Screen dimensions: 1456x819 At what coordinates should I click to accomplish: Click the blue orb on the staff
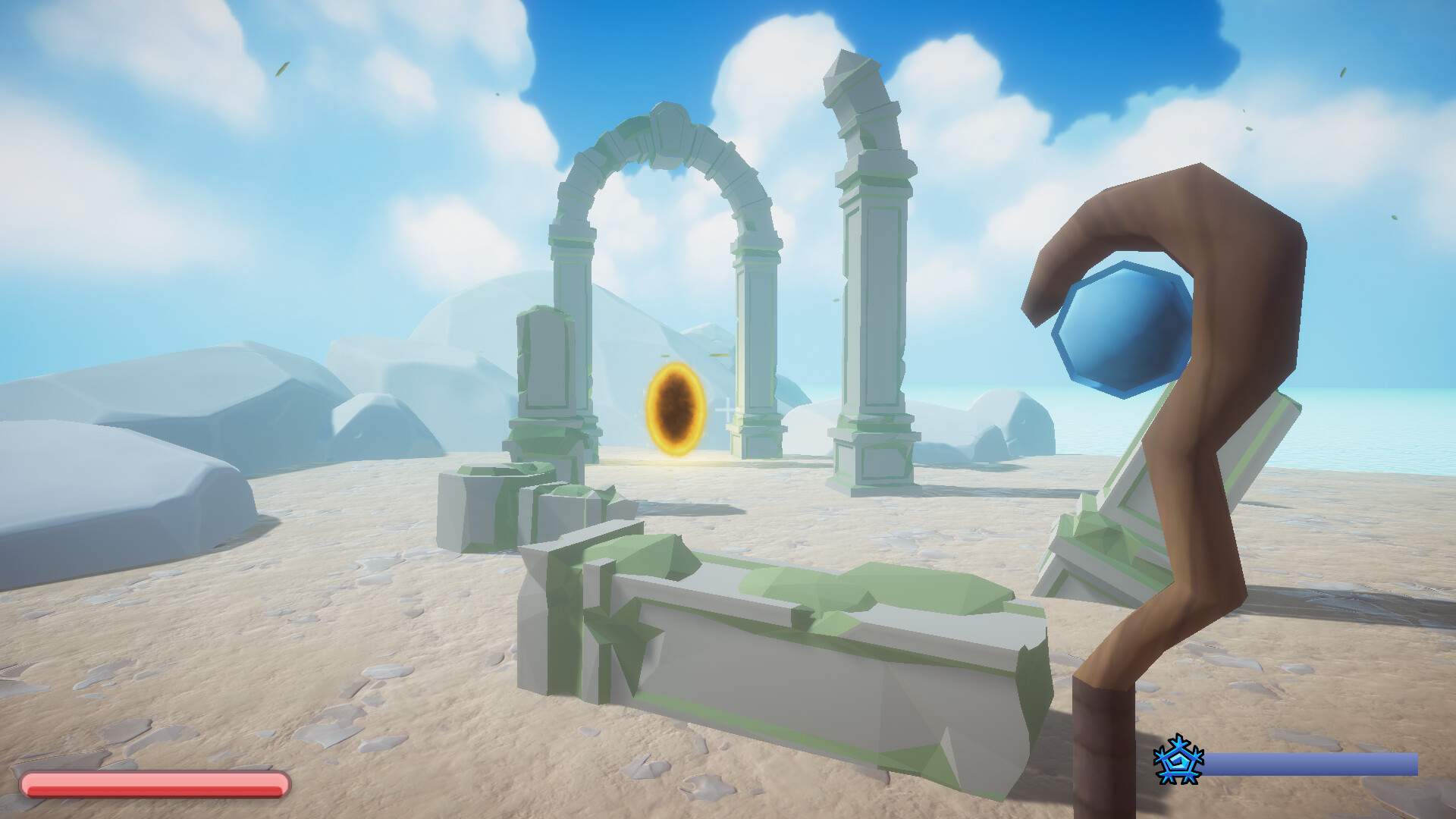tap(1121, 326)
